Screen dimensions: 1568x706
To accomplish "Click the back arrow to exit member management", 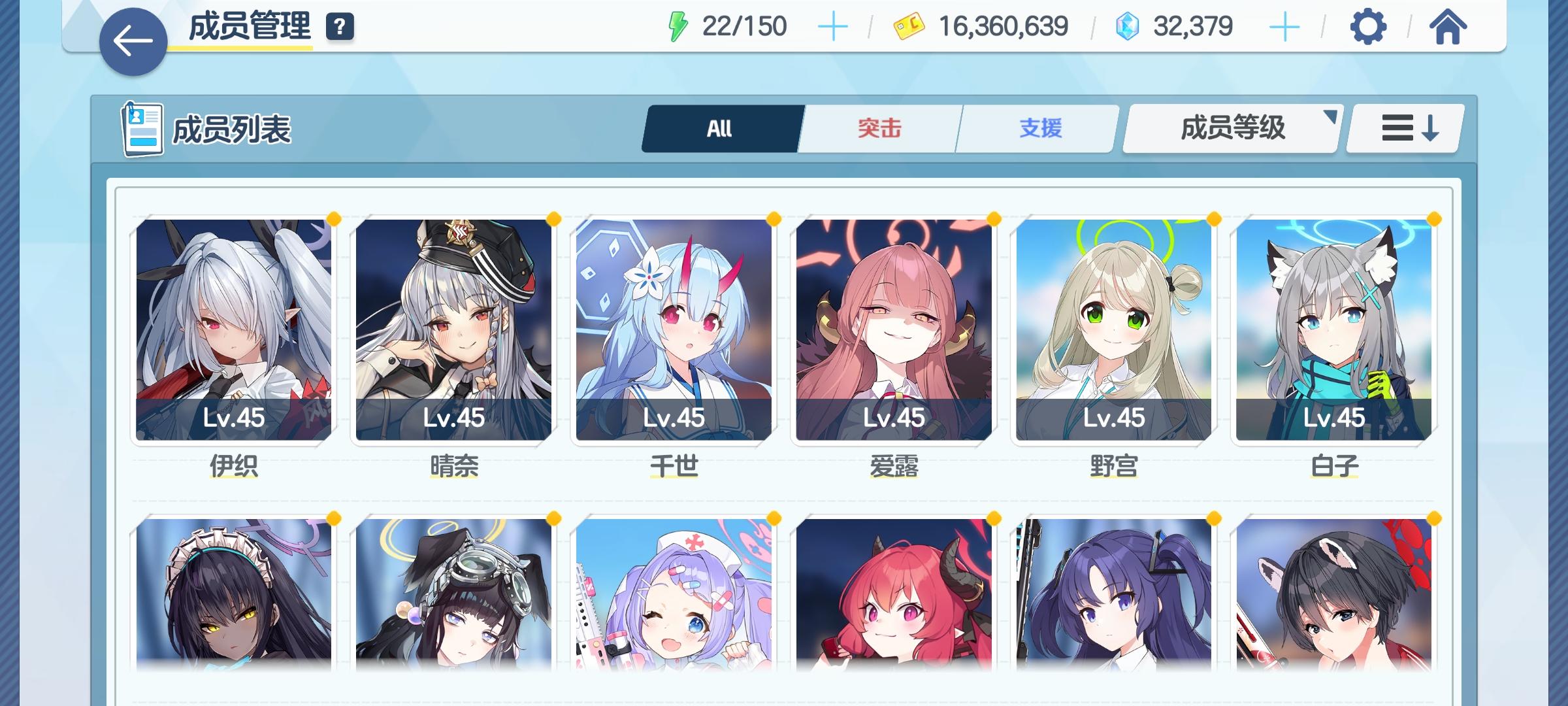I will tap(135, 41).
